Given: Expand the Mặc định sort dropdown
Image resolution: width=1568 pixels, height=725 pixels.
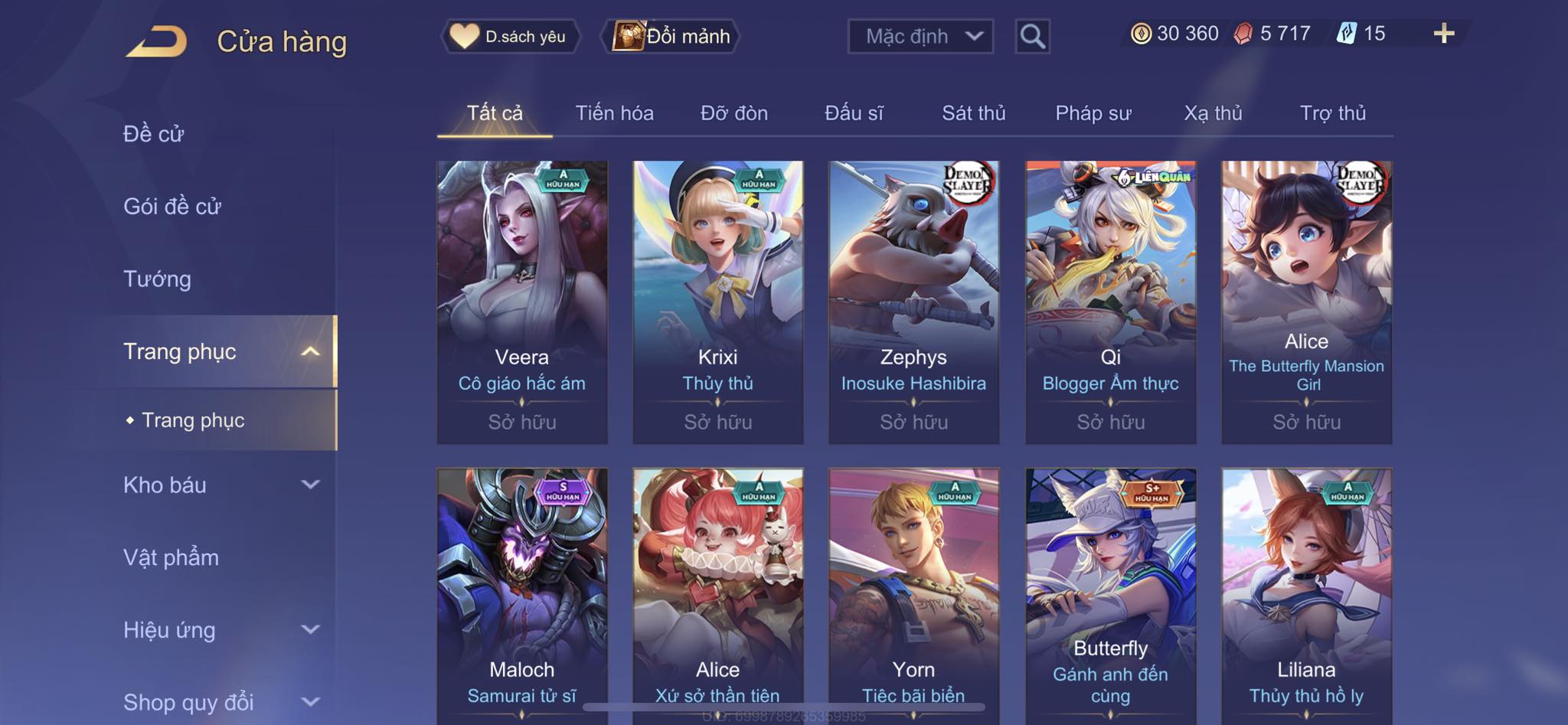Looking at the screenshot, I should click(920, 36).
